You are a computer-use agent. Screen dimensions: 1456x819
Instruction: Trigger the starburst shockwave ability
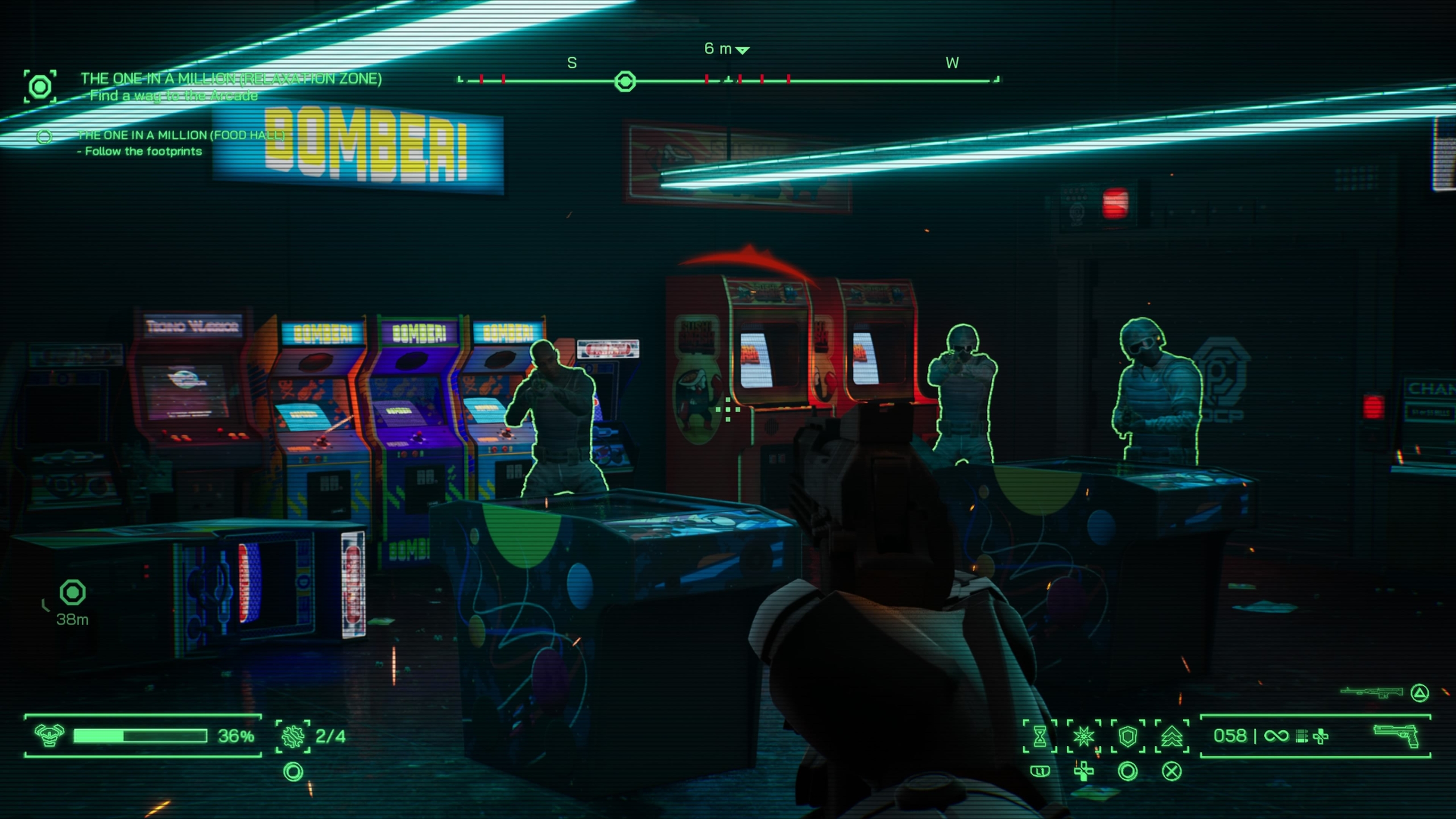1083,737
